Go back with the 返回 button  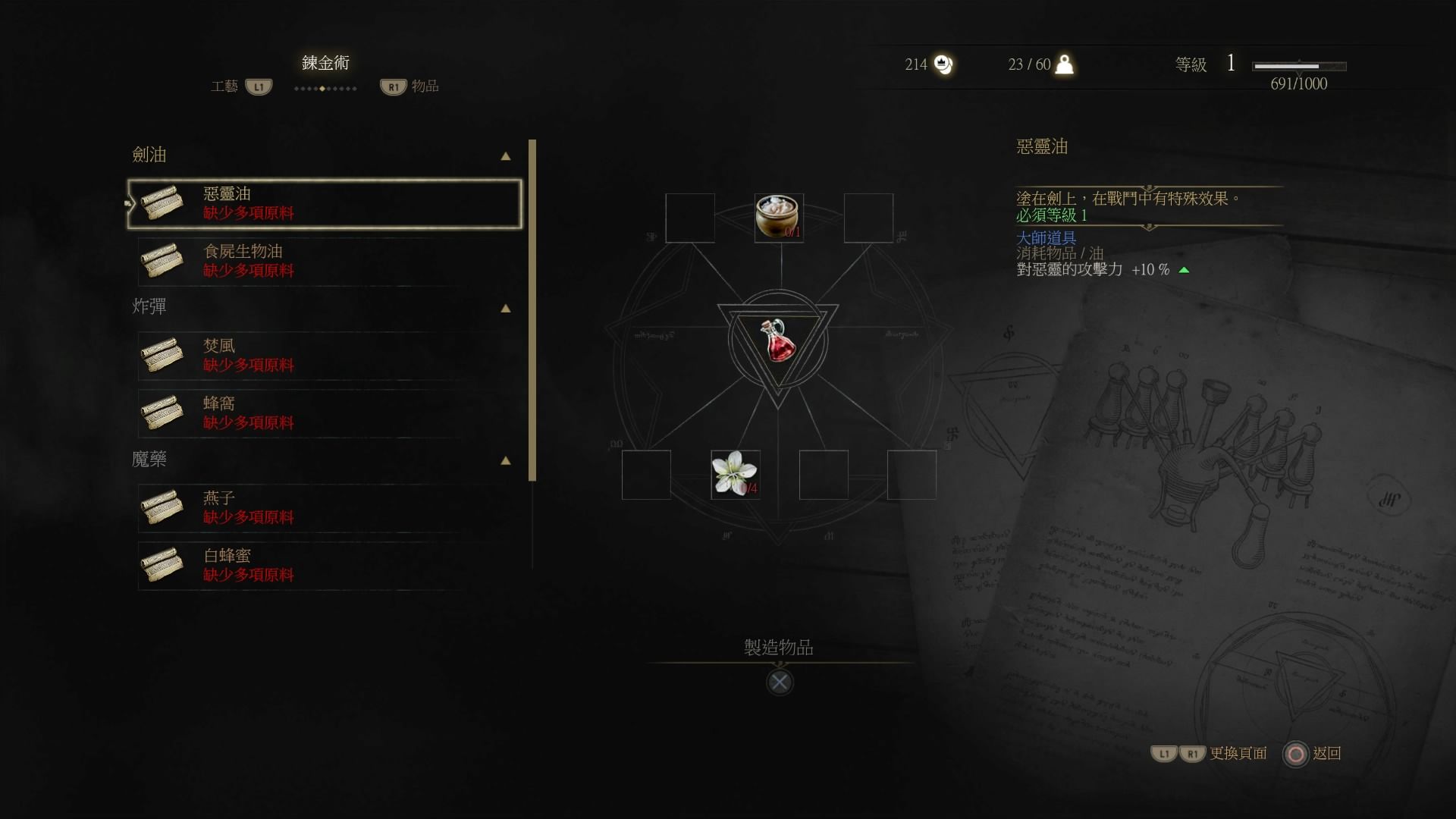coord(1312,754)
